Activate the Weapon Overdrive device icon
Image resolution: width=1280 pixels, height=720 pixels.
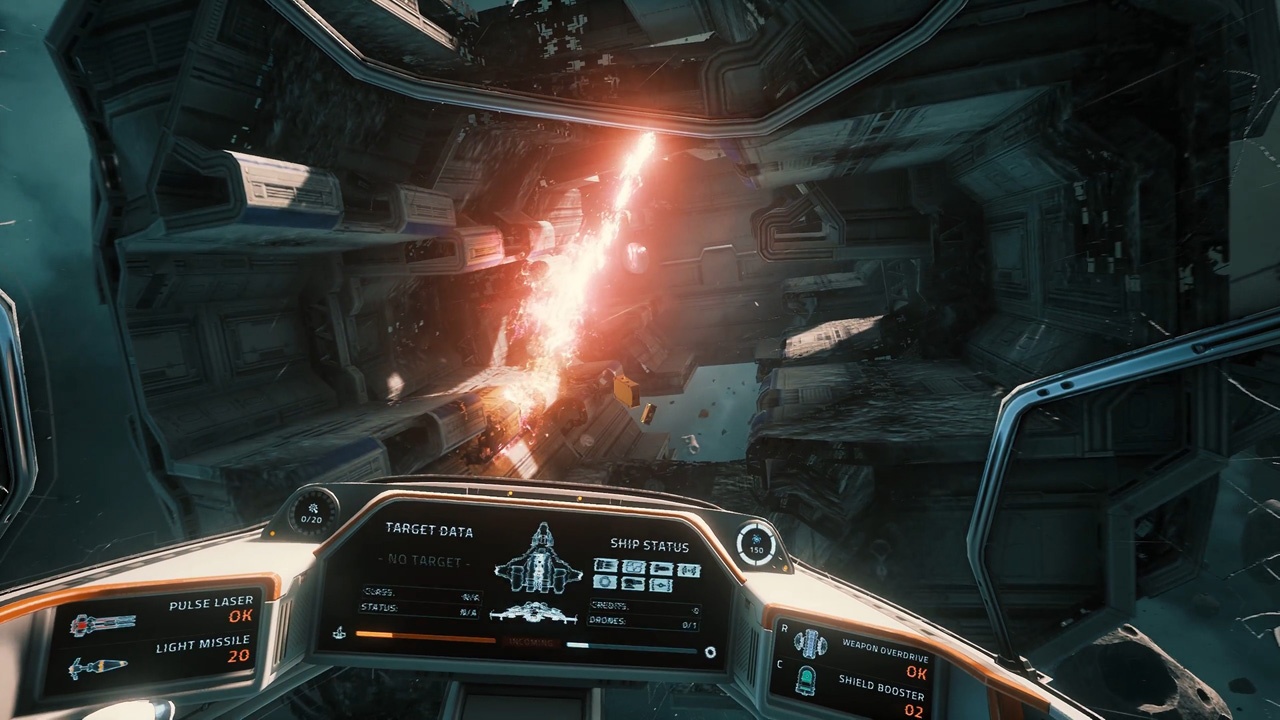coord(809,643)
